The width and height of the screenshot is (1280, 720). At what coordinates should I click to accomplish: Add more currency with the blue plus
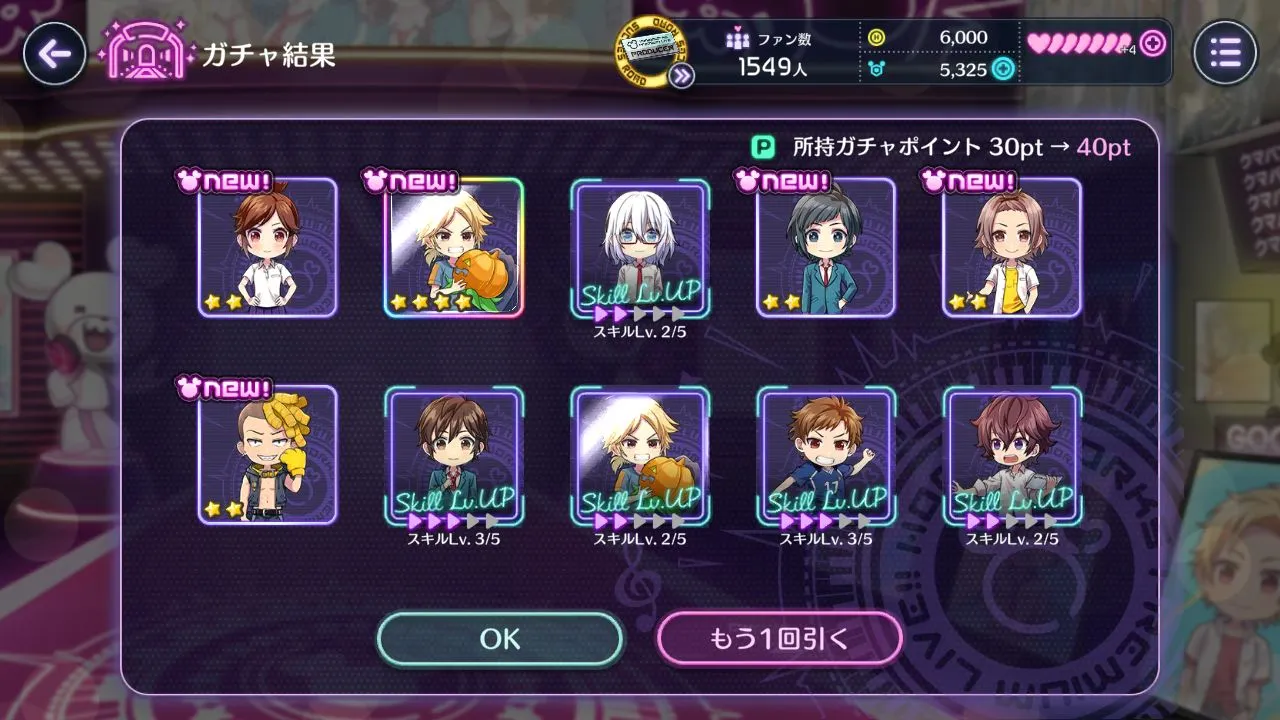(x=1002, y=69)
